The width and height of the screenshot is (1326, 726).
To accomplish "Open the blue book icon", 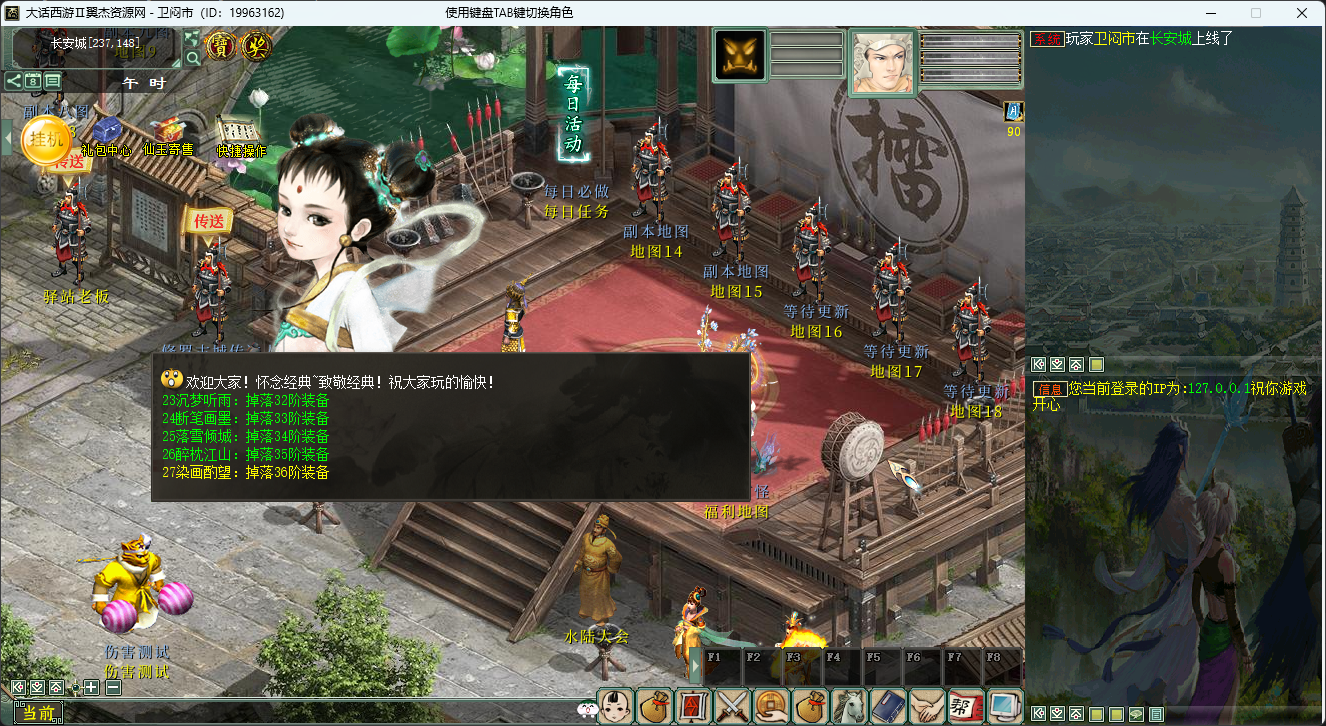I will (888, 706).
